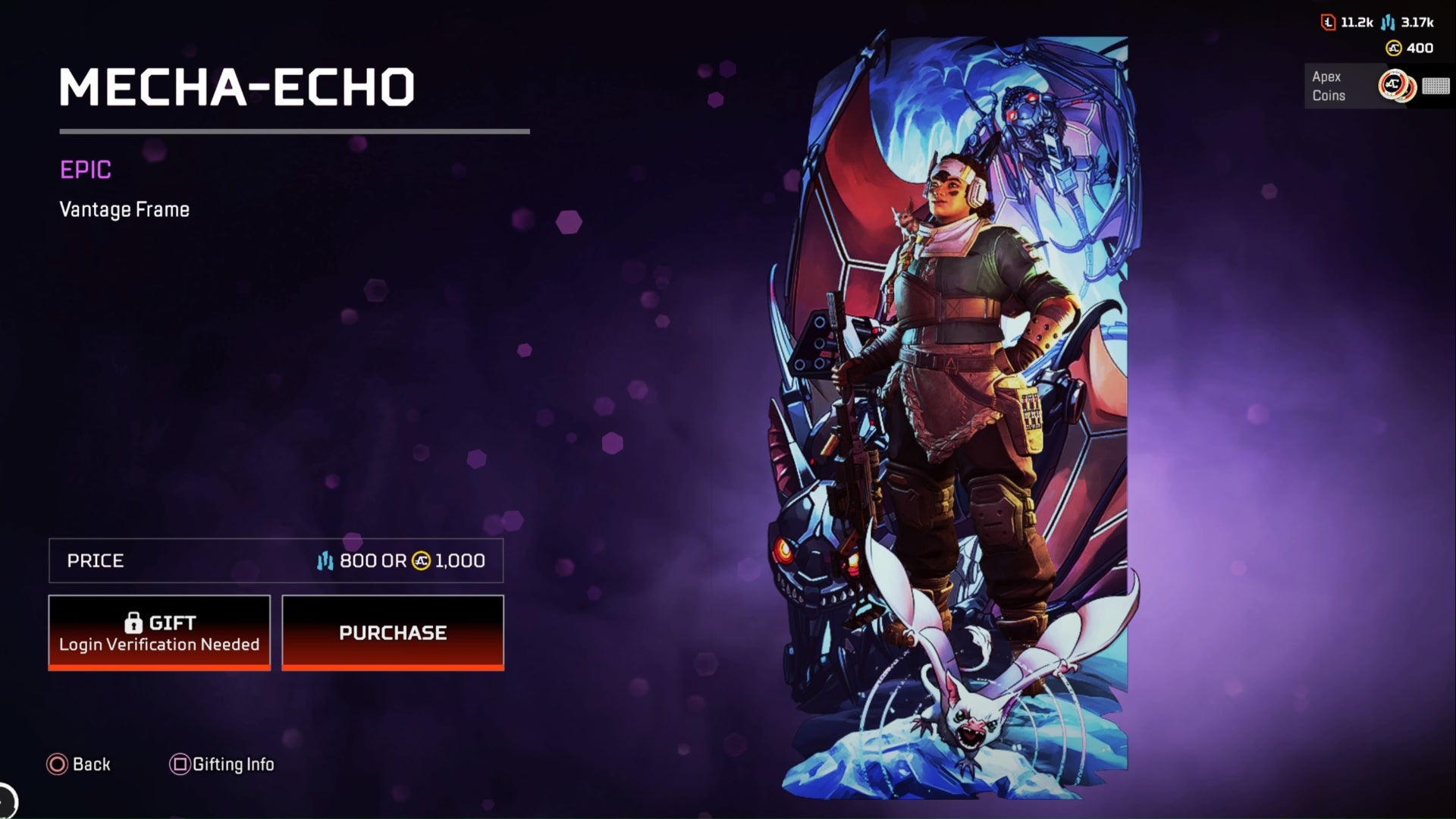The width and height of the screenshot is (1456, 819).
Task: Select the Crafting Metals icon in the price row
Action: 325,561
